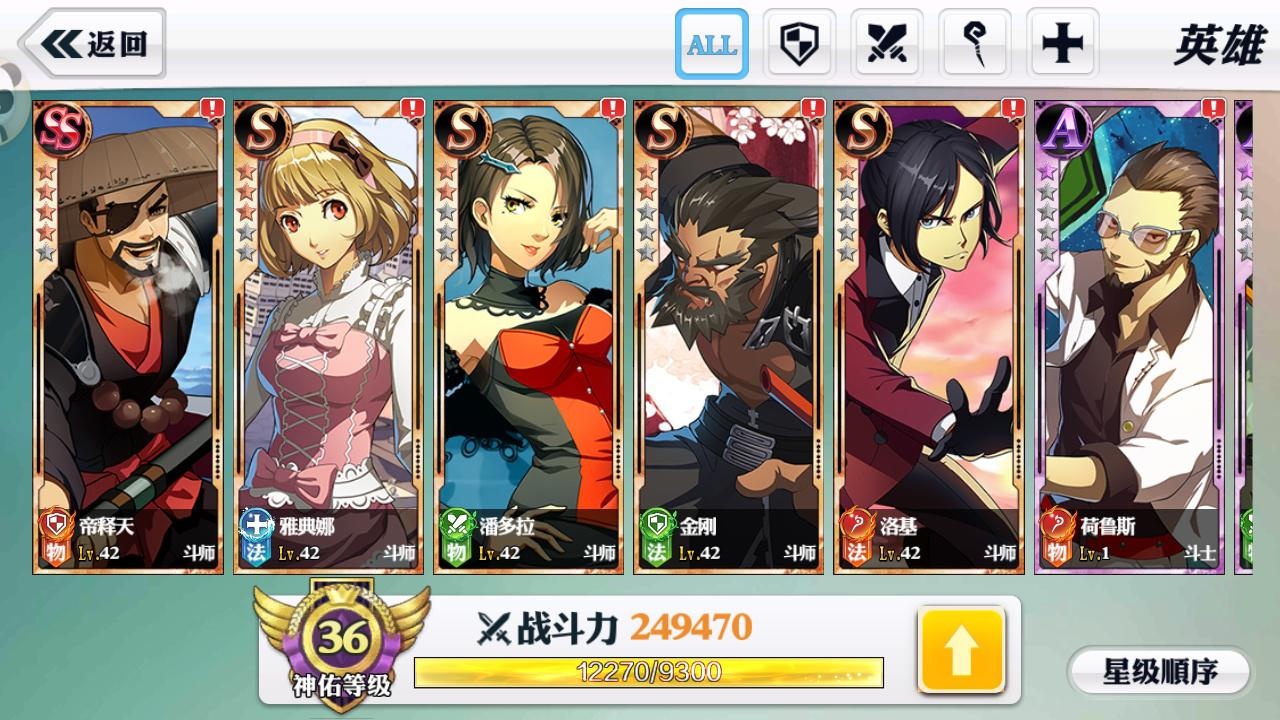1280x720 pixels.
Task: Change sorting with 星级順序 button
Action: pyautogui.click(x=1159, y=671)
